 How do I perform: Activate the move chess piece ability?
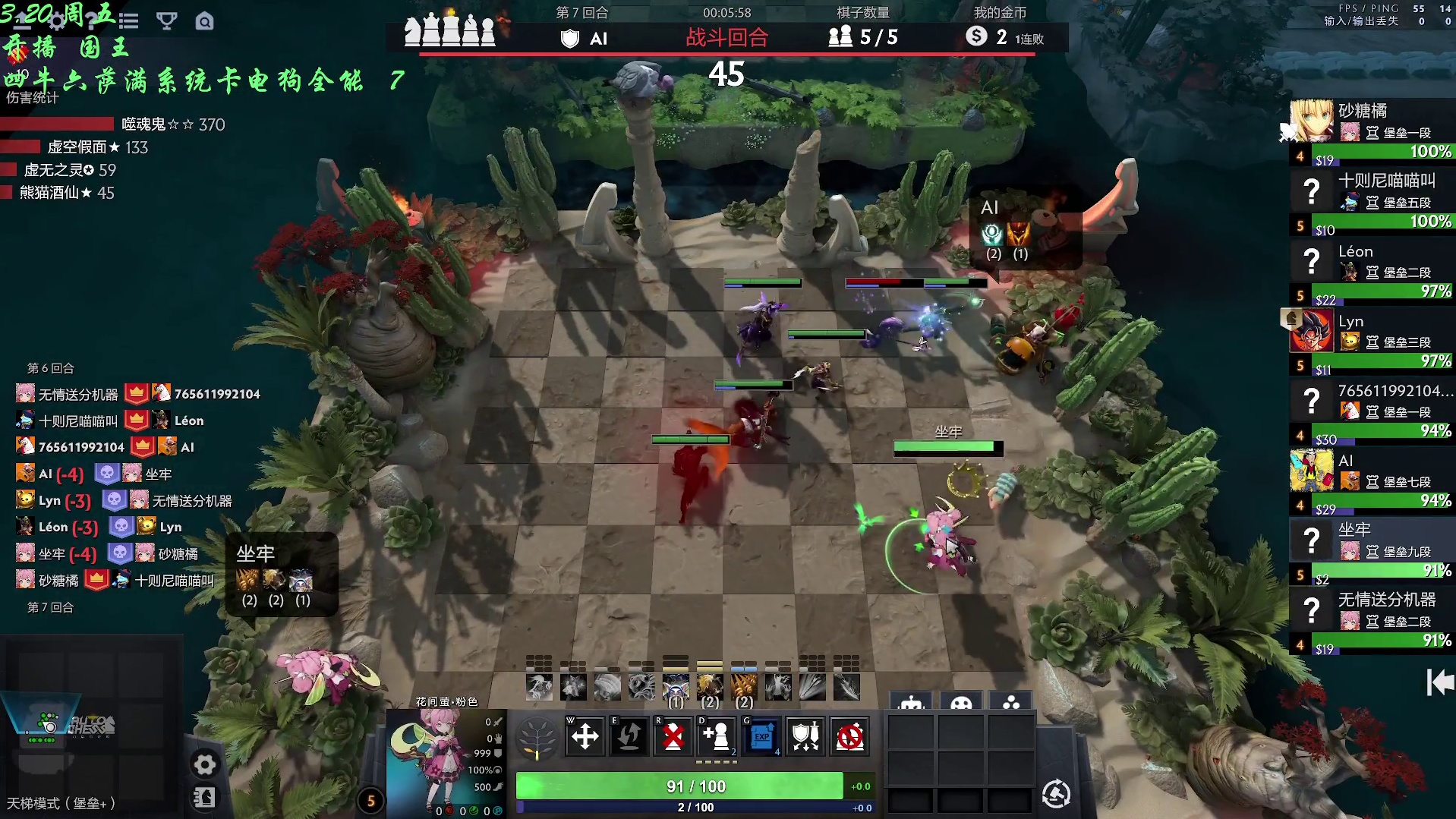click(585, 736)
